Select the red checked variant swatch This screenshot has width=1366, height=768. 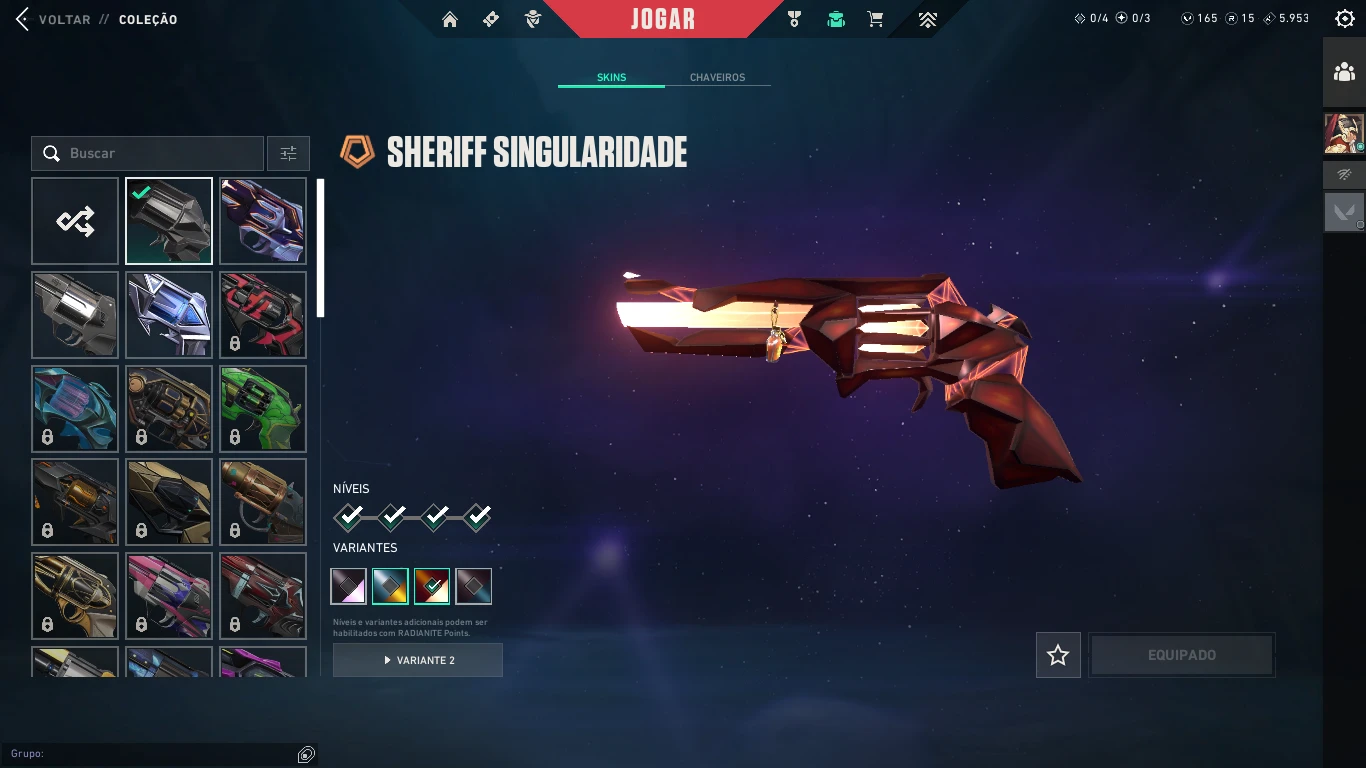click(432, 586)
